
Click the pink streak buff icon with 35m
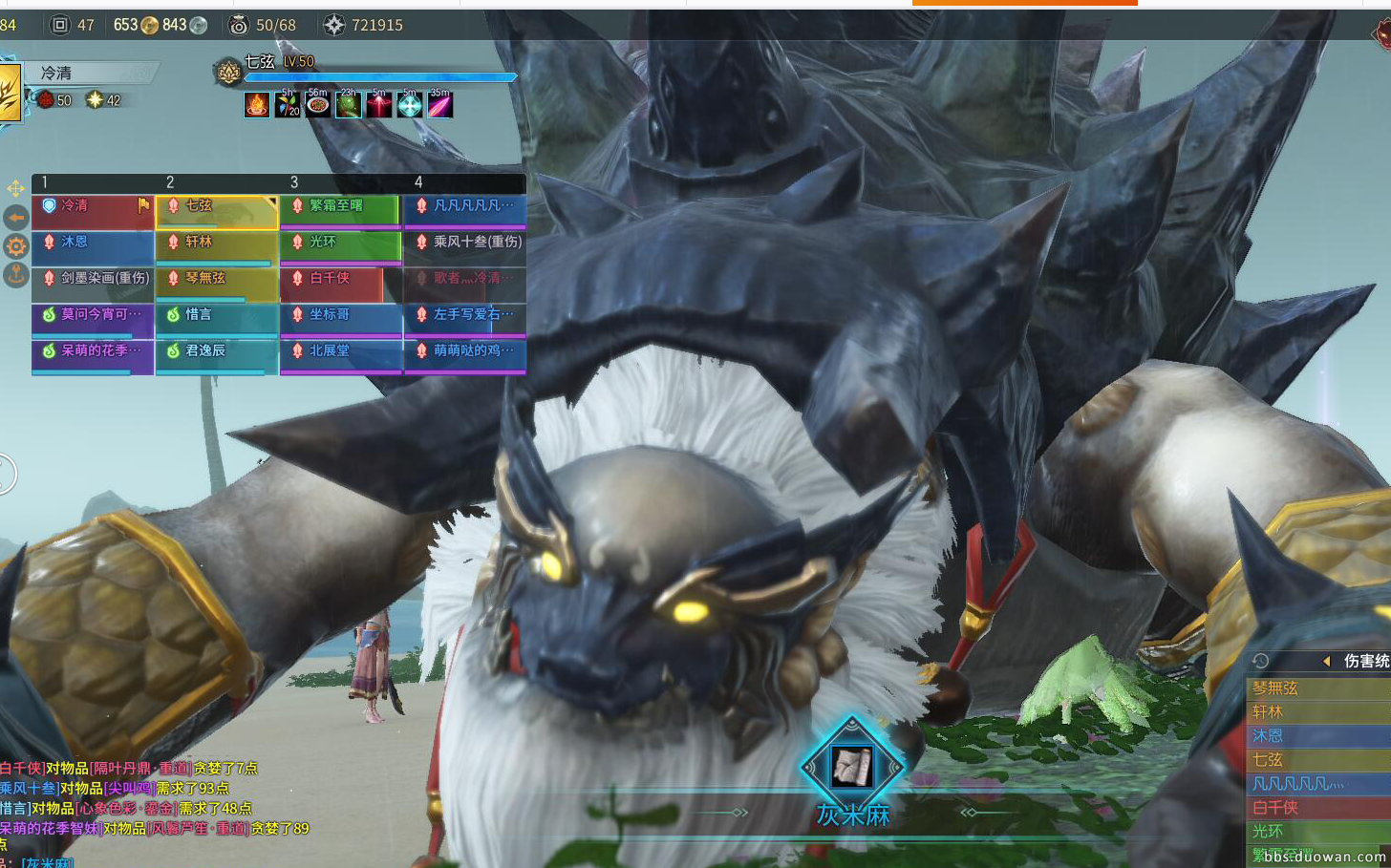[x=439, y=105]
